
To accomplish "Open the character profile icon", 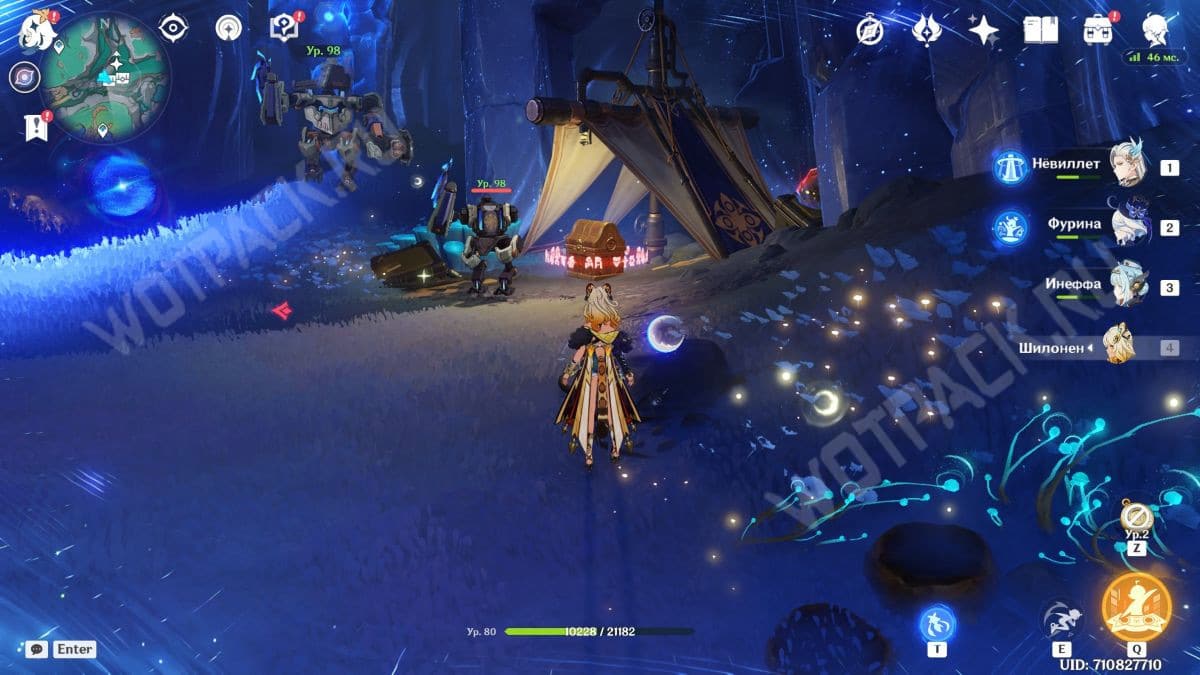I will pyautogui.click(x=1156, y=31).
